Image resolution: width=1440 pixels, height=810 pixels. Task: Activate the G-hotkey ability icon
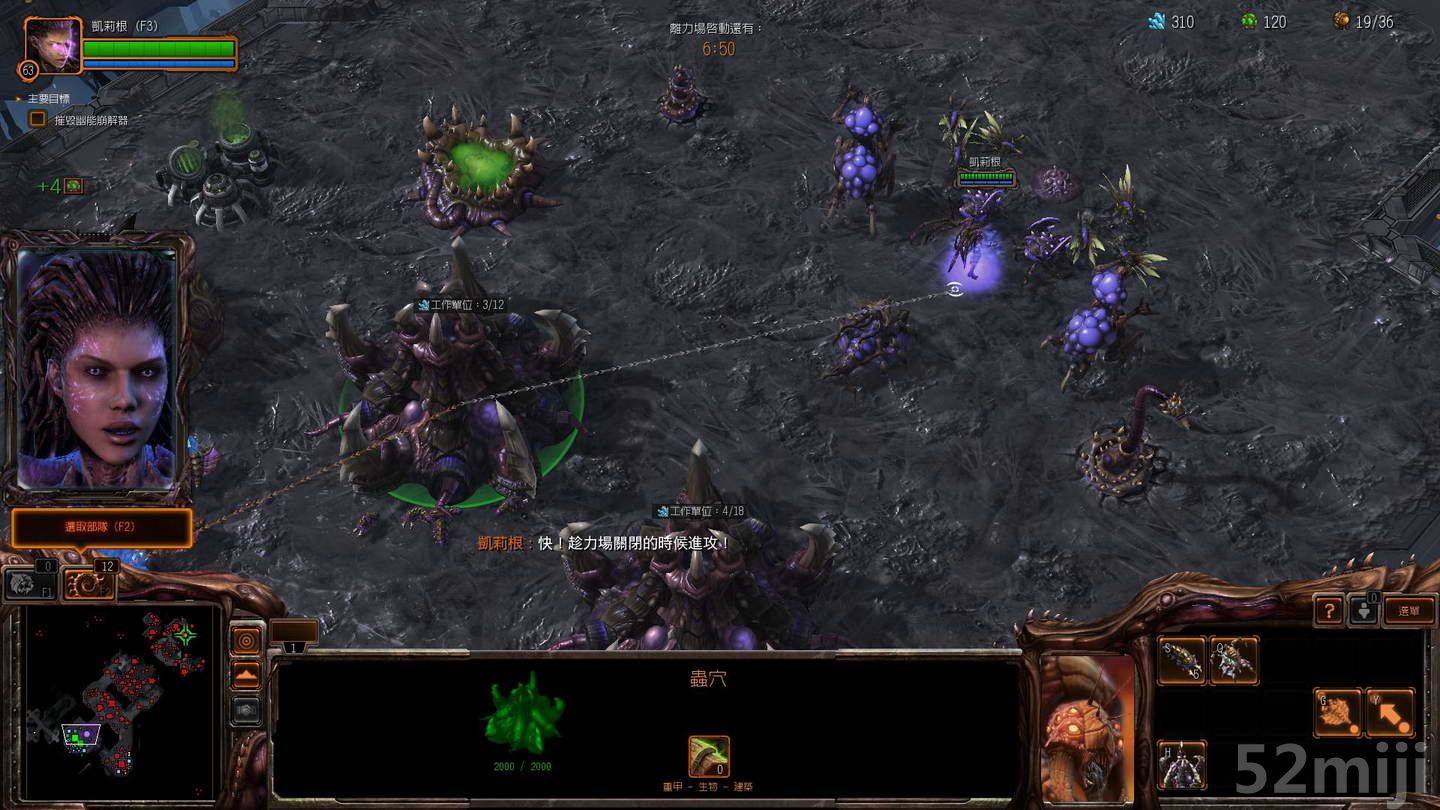click(x=1339, y=711)
